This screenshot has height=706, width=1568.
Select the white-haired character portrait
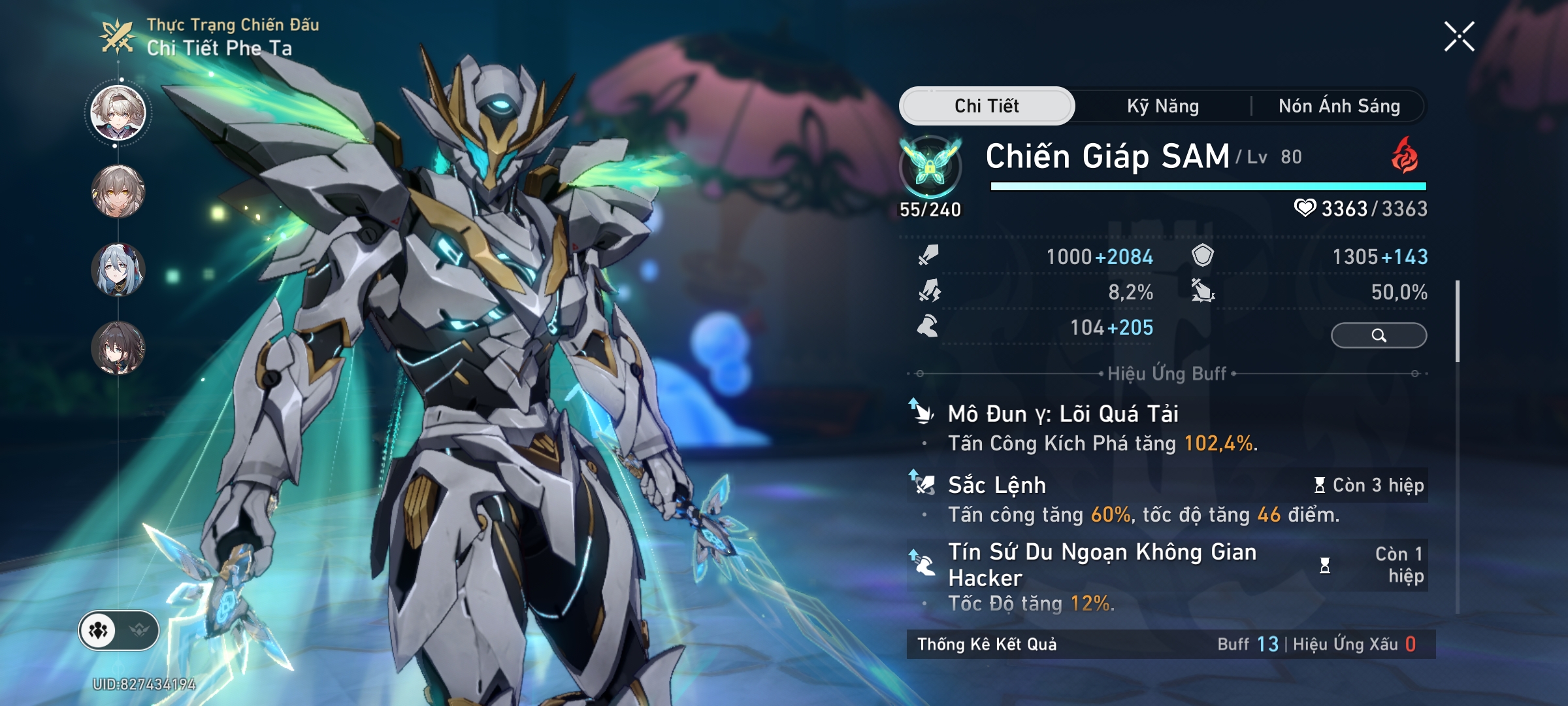[x=118, y=113]
